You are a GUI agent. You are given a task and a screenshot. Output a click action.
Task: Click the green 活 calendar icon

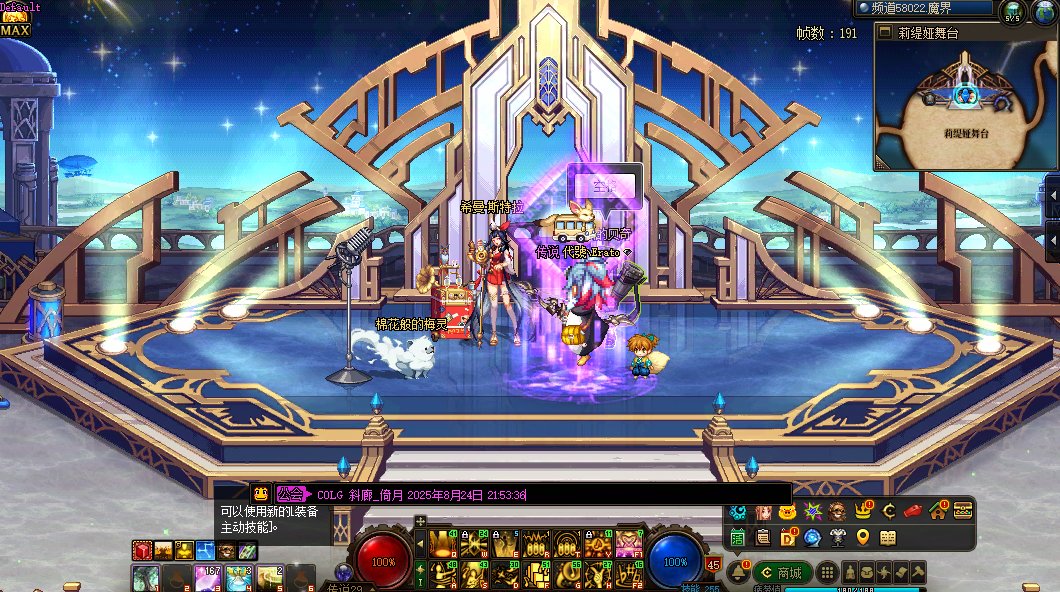tap(738, 538)
